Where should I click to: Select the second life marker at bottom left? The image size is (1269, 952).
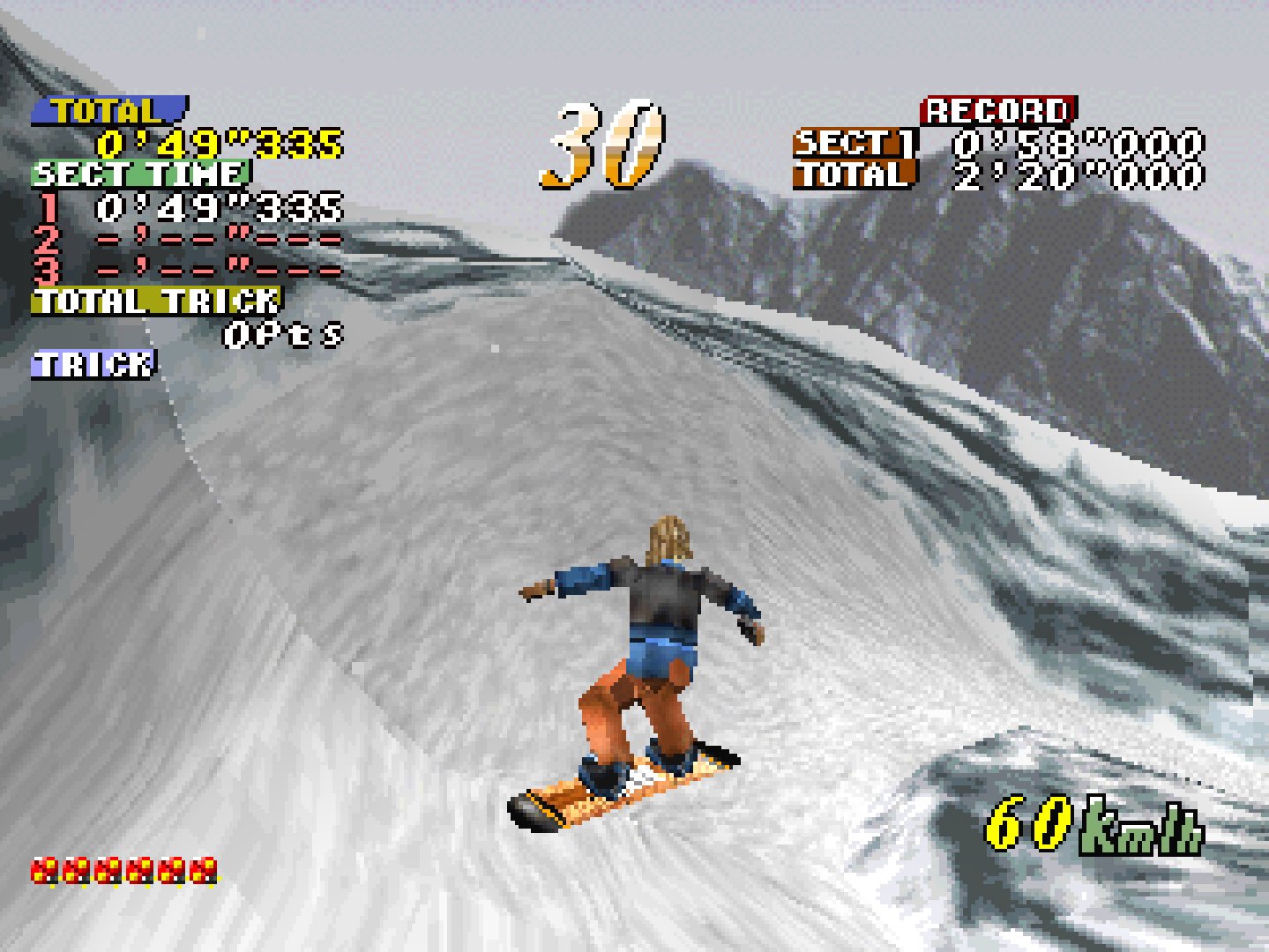coord(76,873)
